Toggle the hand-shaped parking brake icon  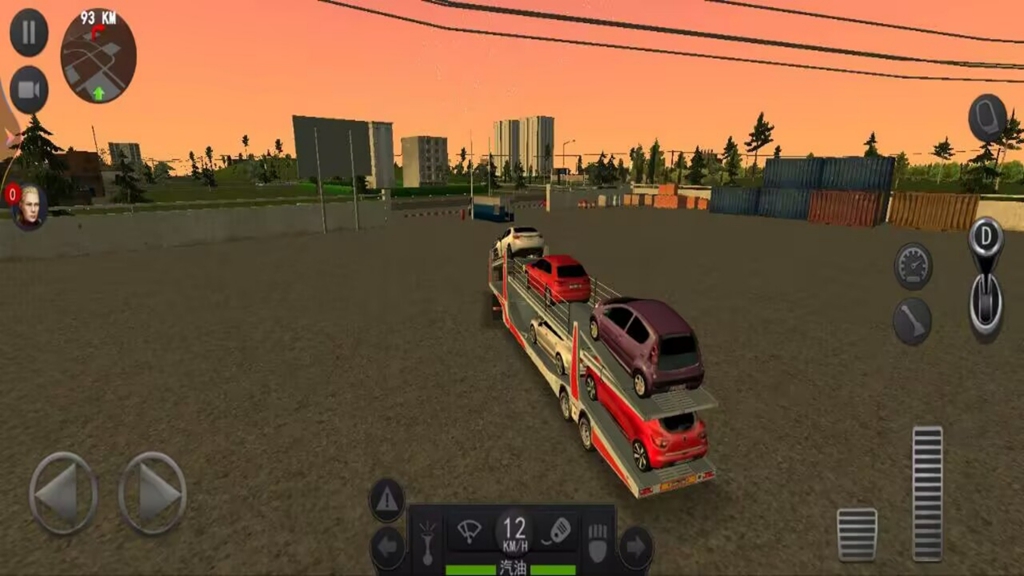tap(597, 540)
